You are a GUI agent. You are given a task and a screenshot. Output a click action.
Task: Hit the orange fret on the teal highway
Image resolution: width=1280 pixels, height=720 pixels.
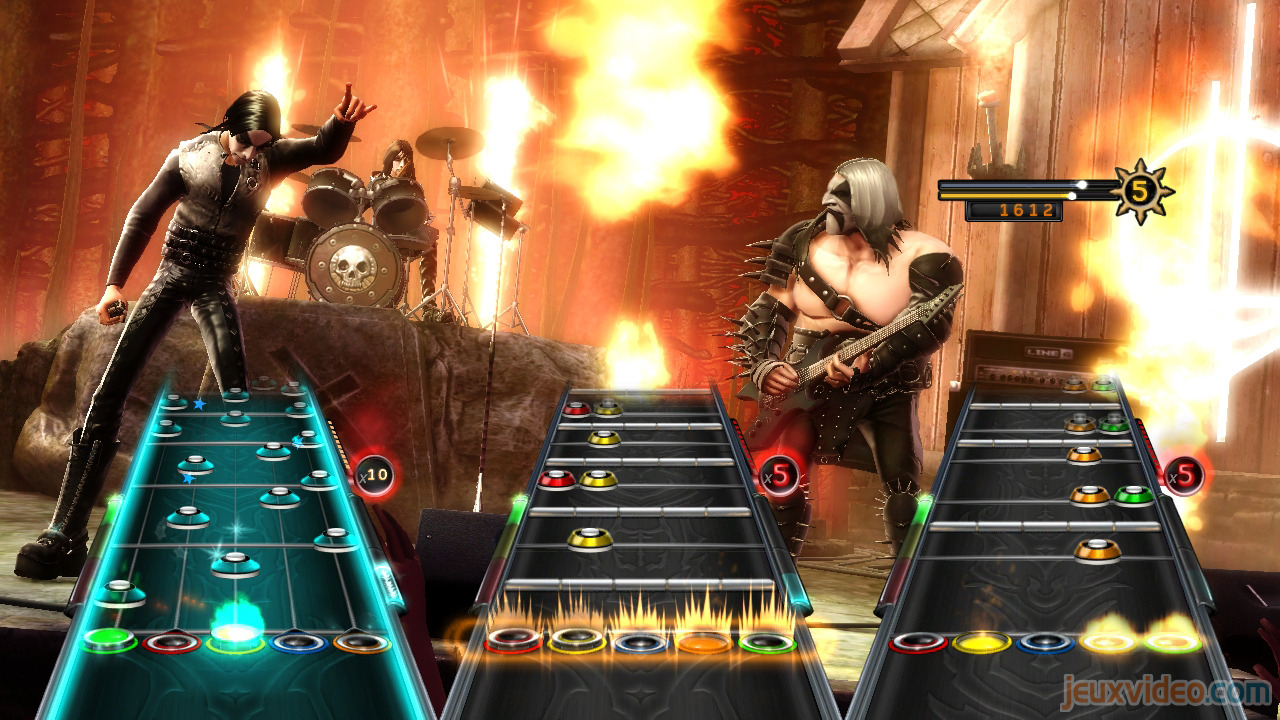click(x=361, y=641)
